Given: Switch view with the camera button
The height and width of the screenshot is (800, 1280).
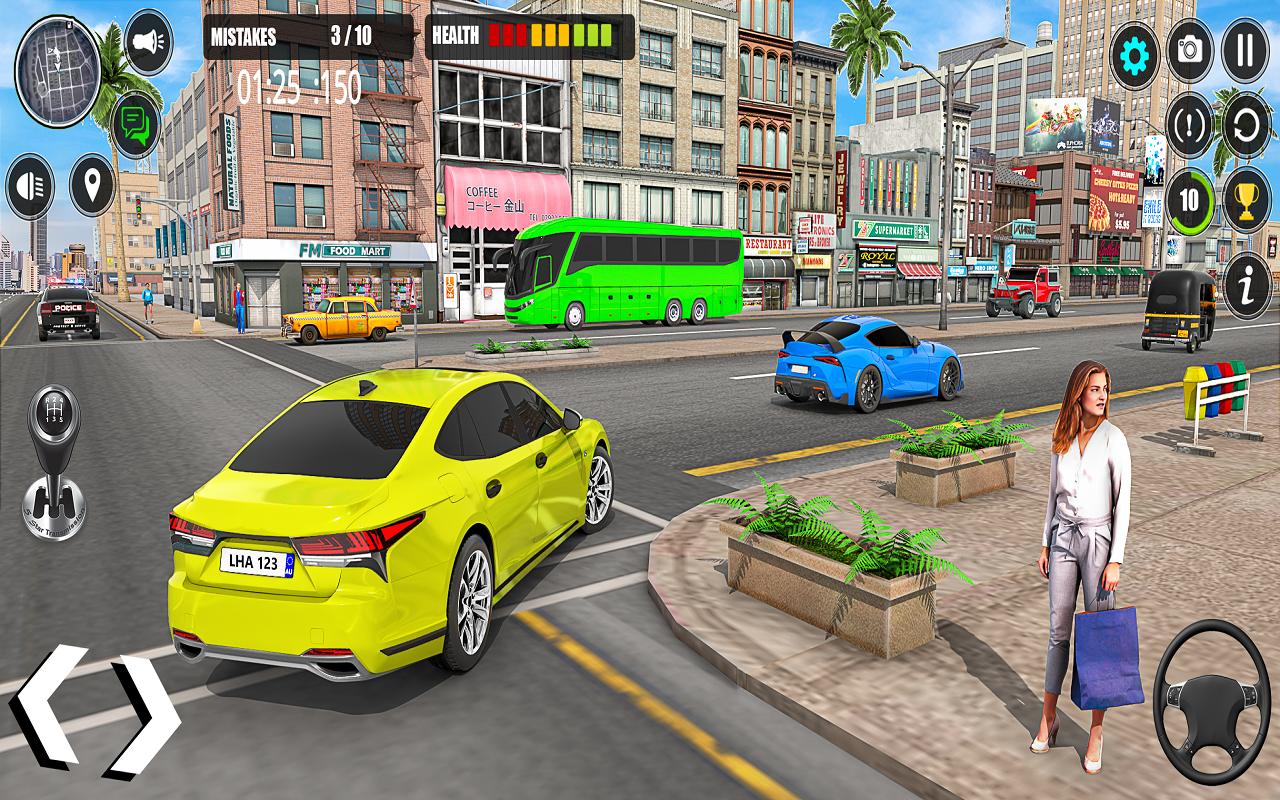Looking at the screenshot, I should [x=1190, y=50].
